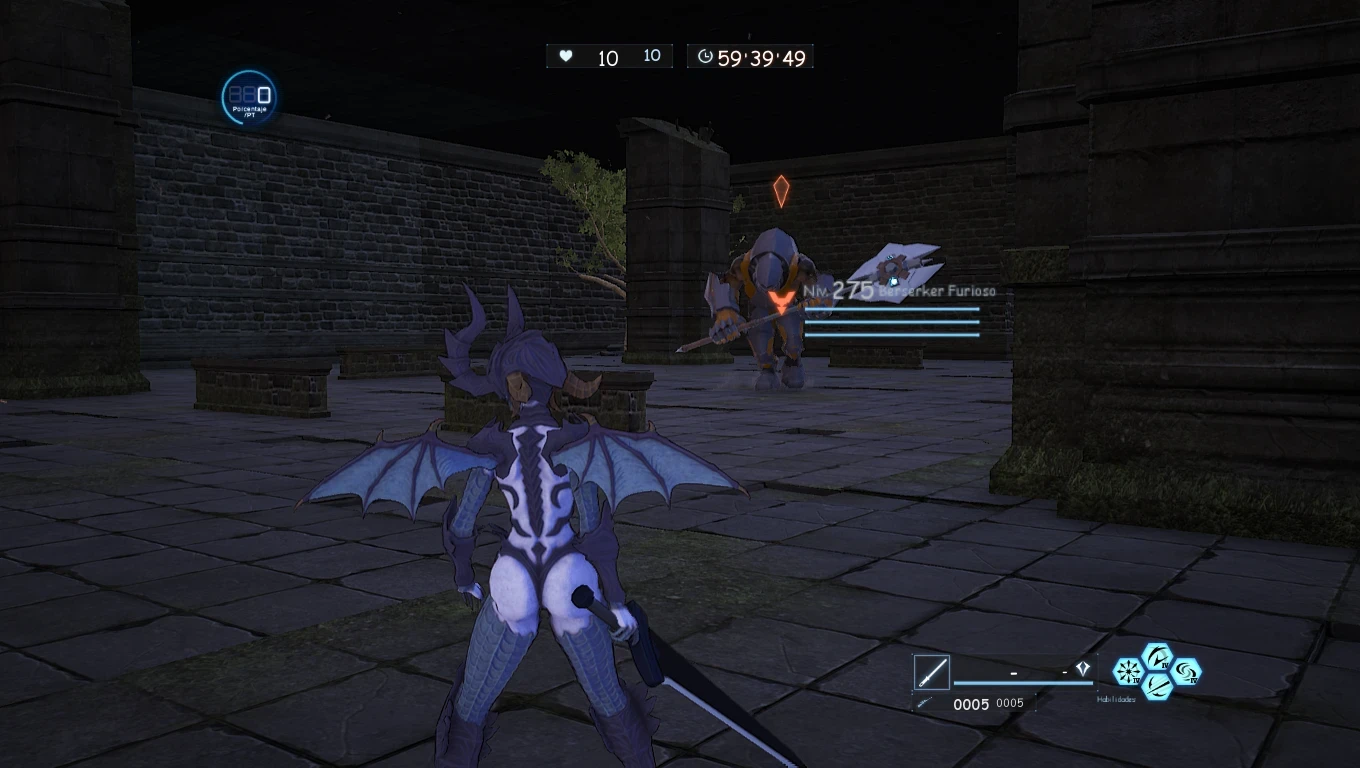Use the sword-strike skill hexagon
The width and height of the screenshot is (1360, 768).
pos(1157,689)
